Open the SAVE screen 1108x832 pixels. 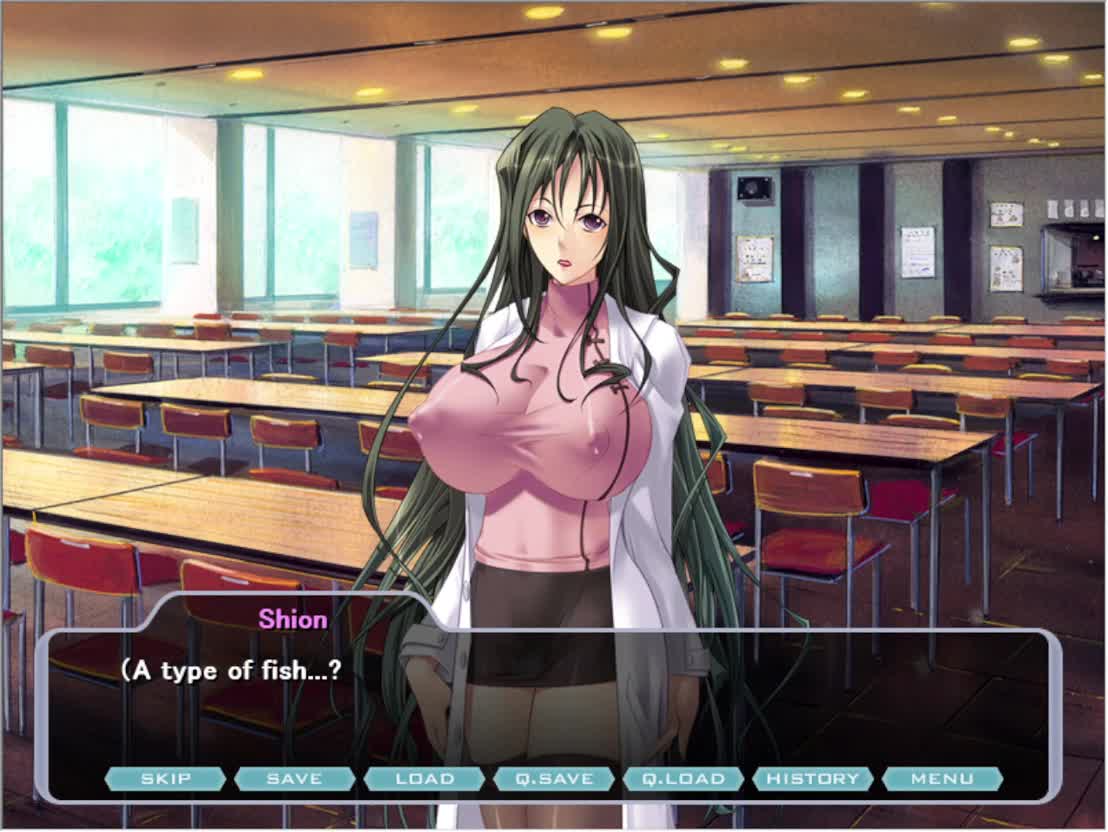295,779
